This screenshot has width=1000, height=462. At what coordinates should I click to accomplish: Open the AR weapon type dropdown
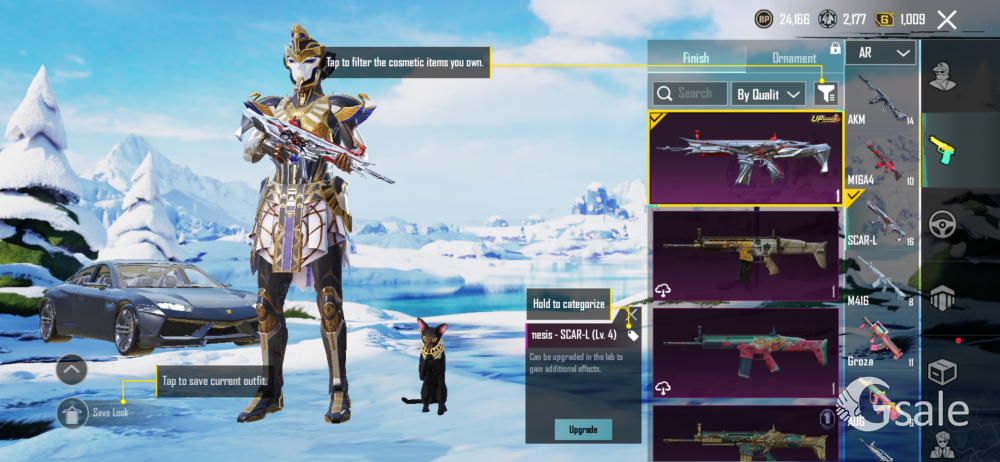[881, 53]
